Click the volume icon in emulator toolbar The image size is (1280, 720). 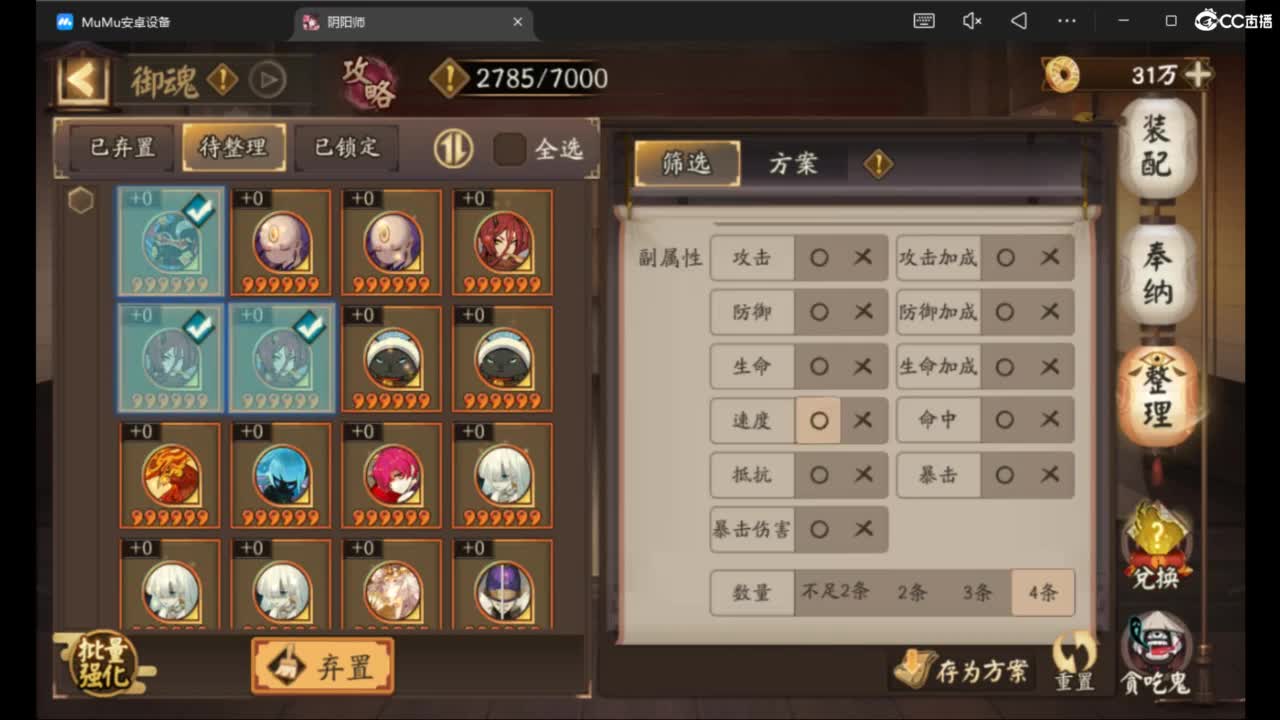(971, 20)
